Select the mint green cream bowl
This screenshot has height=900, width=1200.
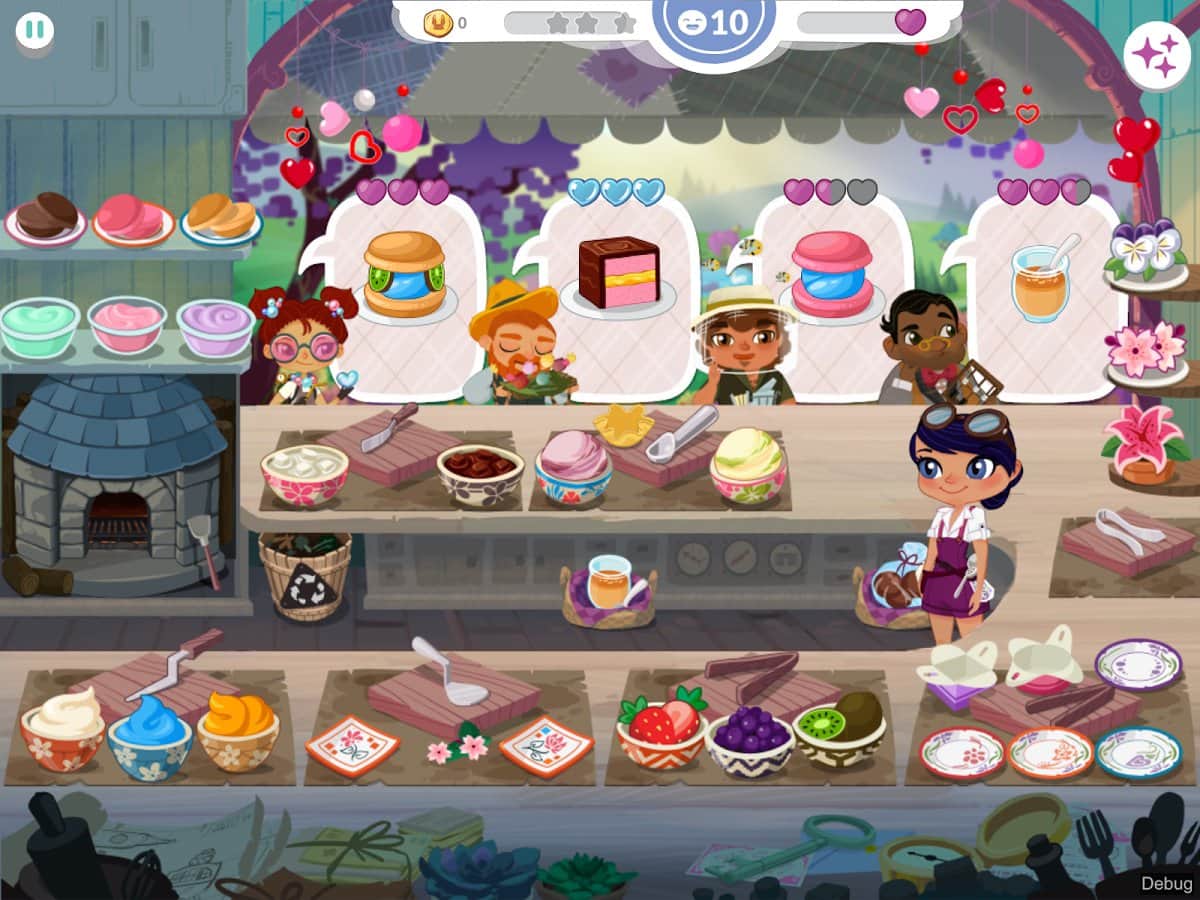pyautogui.click(x=39, y=326)
